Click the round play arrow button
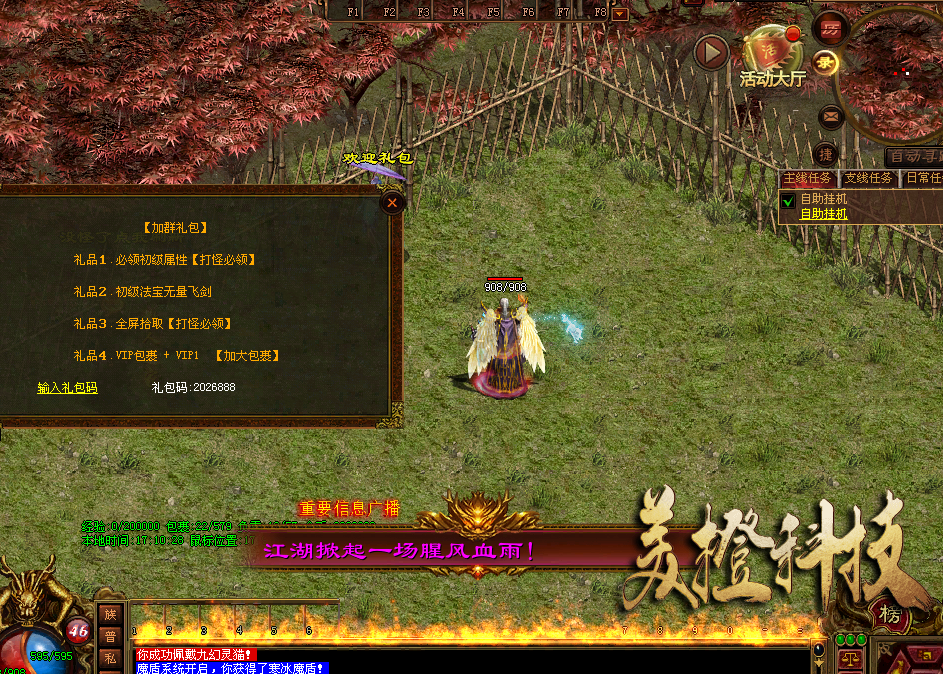The width and height of the screenshot is (943, 674). click(x=712, y=53)
